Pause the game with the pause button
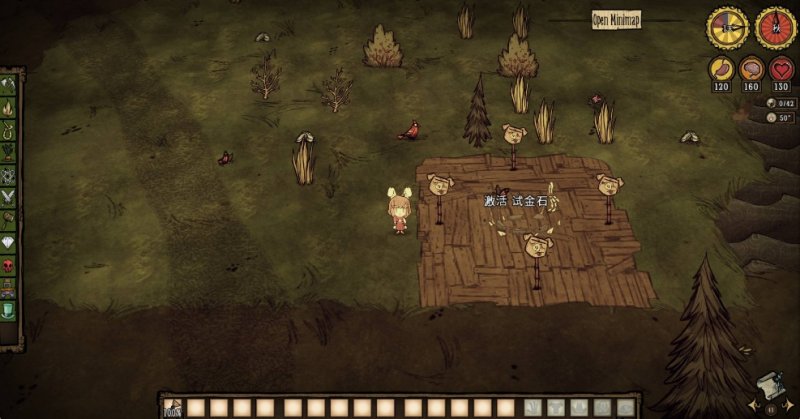Screen dimensions: 800x419 click(x=770, y=408)
